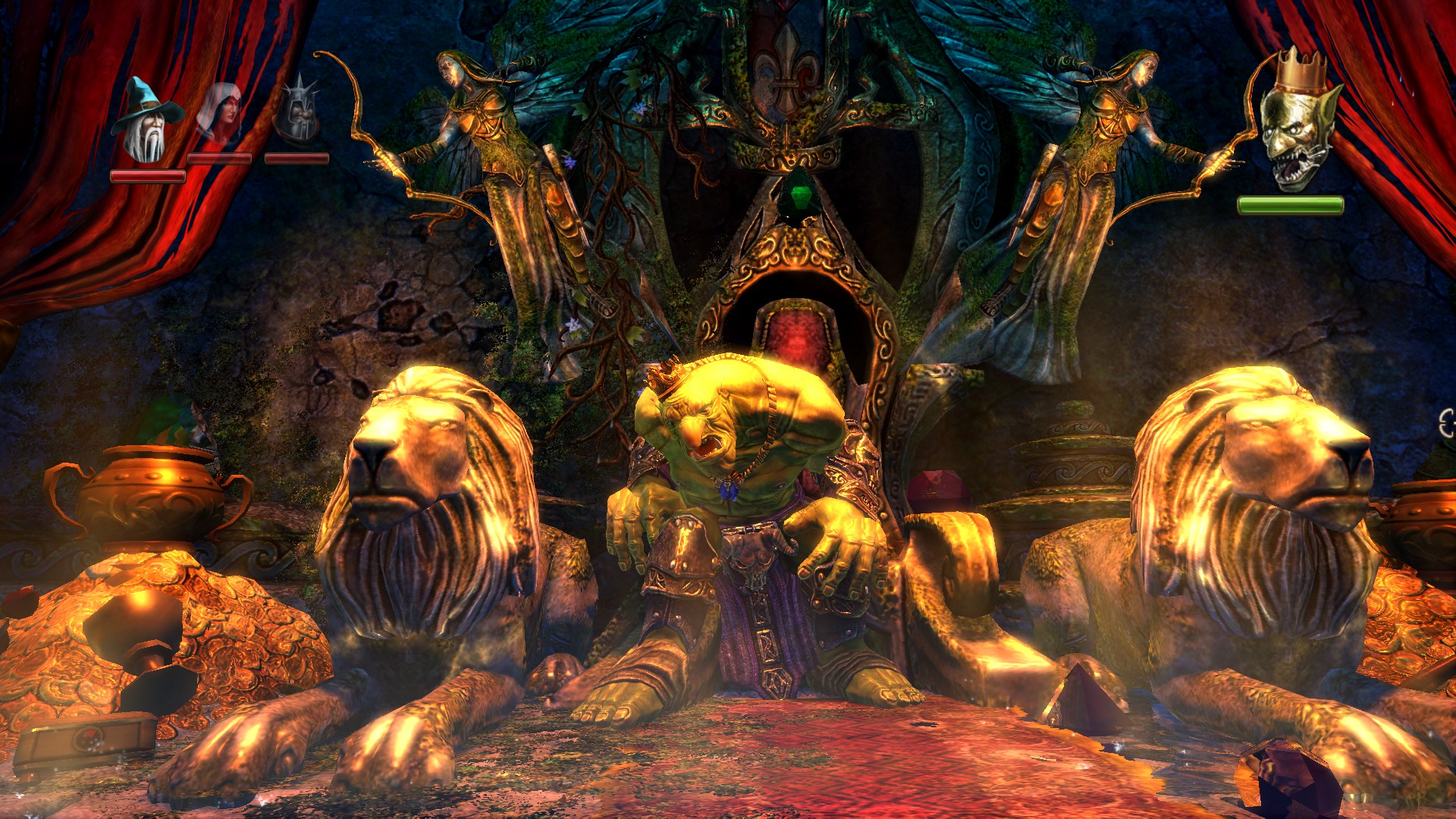Image resolution: width=1456 pixels, height=819 pixels.
Task: Click the boss's green health bar
Action: coord(1291,203)
